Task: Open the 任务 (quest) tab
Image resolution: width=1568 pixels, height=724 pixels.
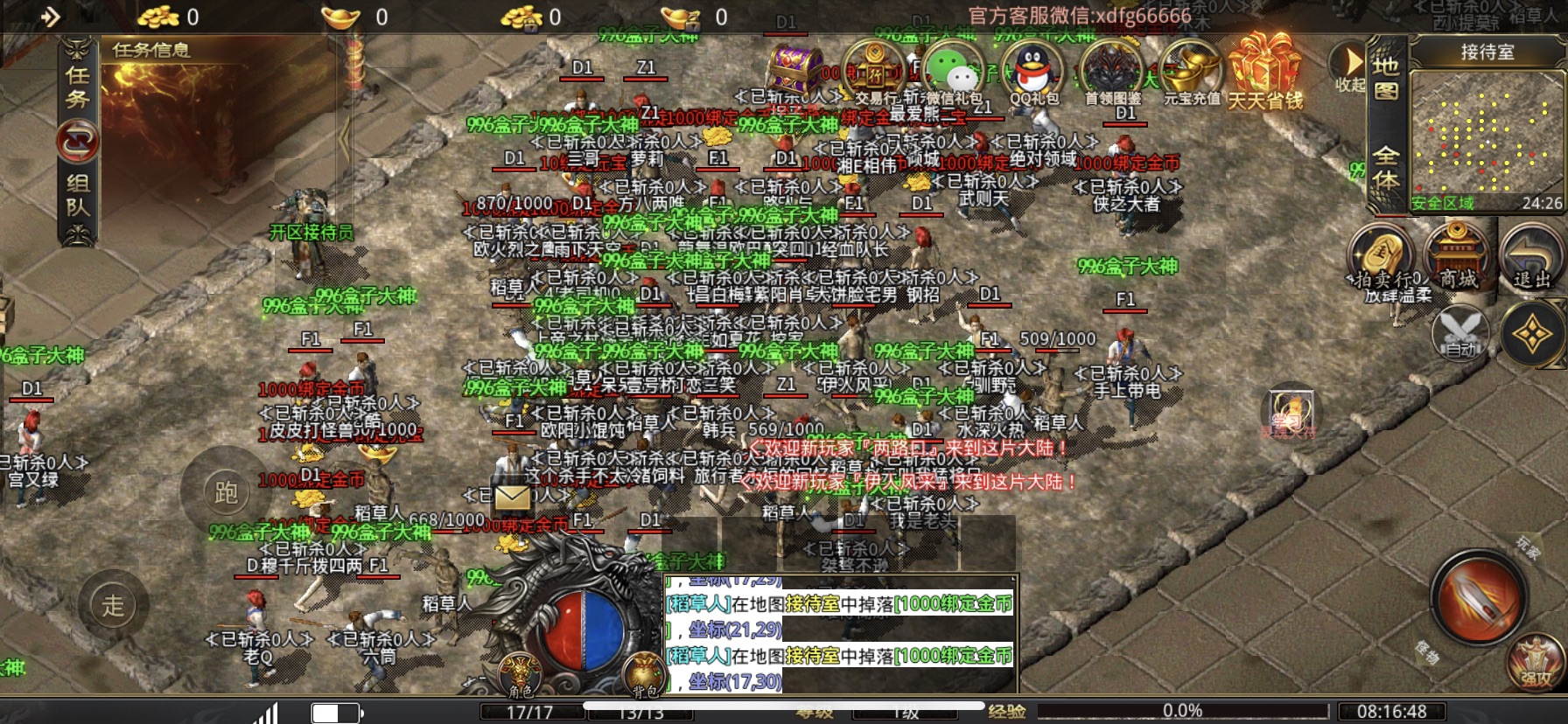Action: coord(78,87)
